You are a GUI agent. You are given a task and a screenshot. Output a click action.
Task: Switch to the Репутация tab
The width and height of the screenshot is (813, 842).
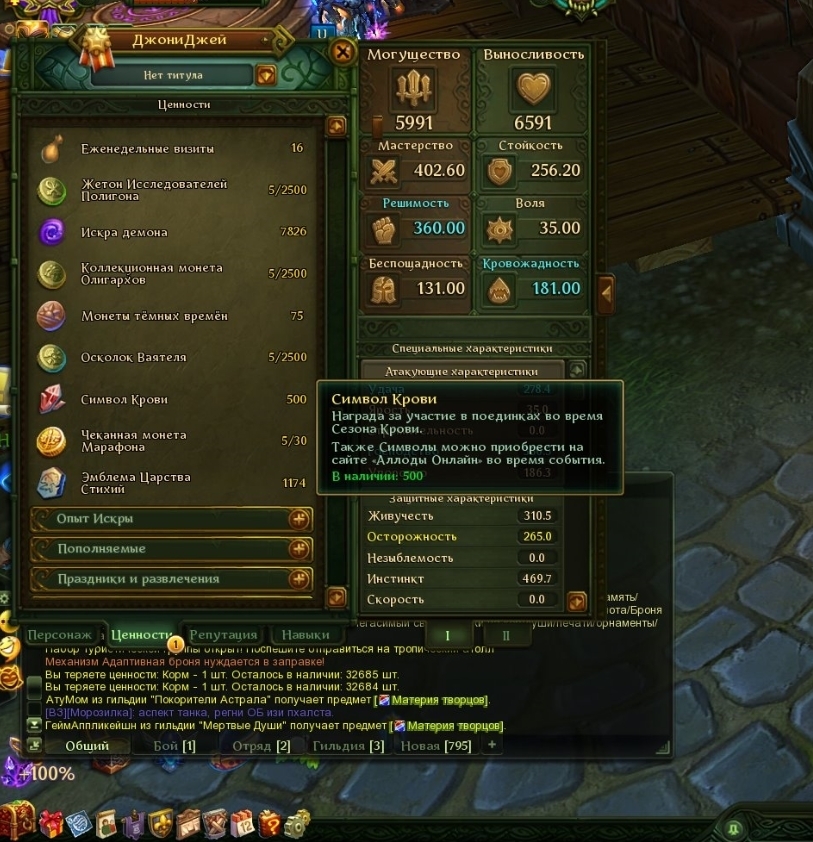(x=224, y=634)
